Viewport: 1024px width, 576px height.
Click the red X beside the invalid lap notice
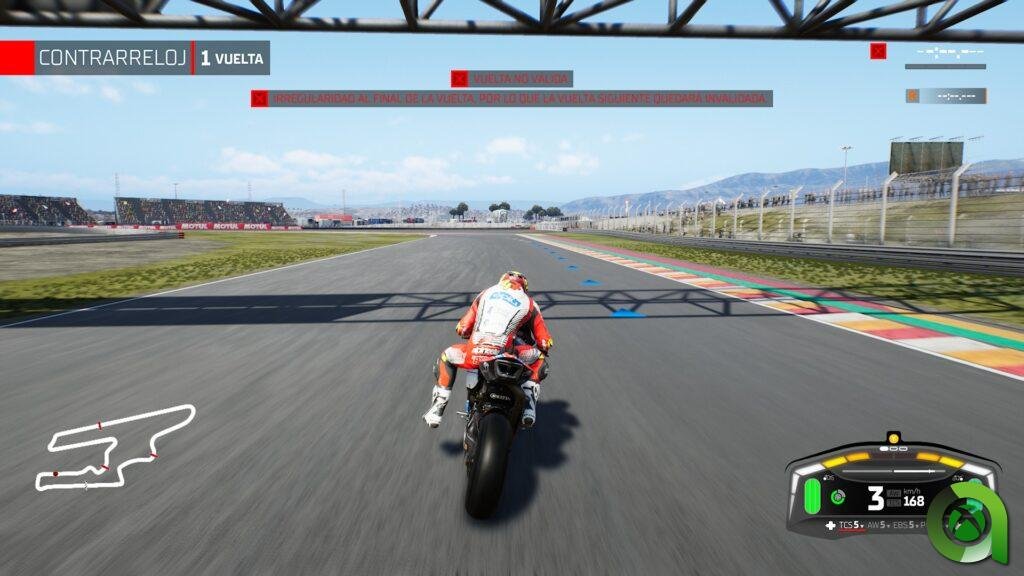click(459, 78)
